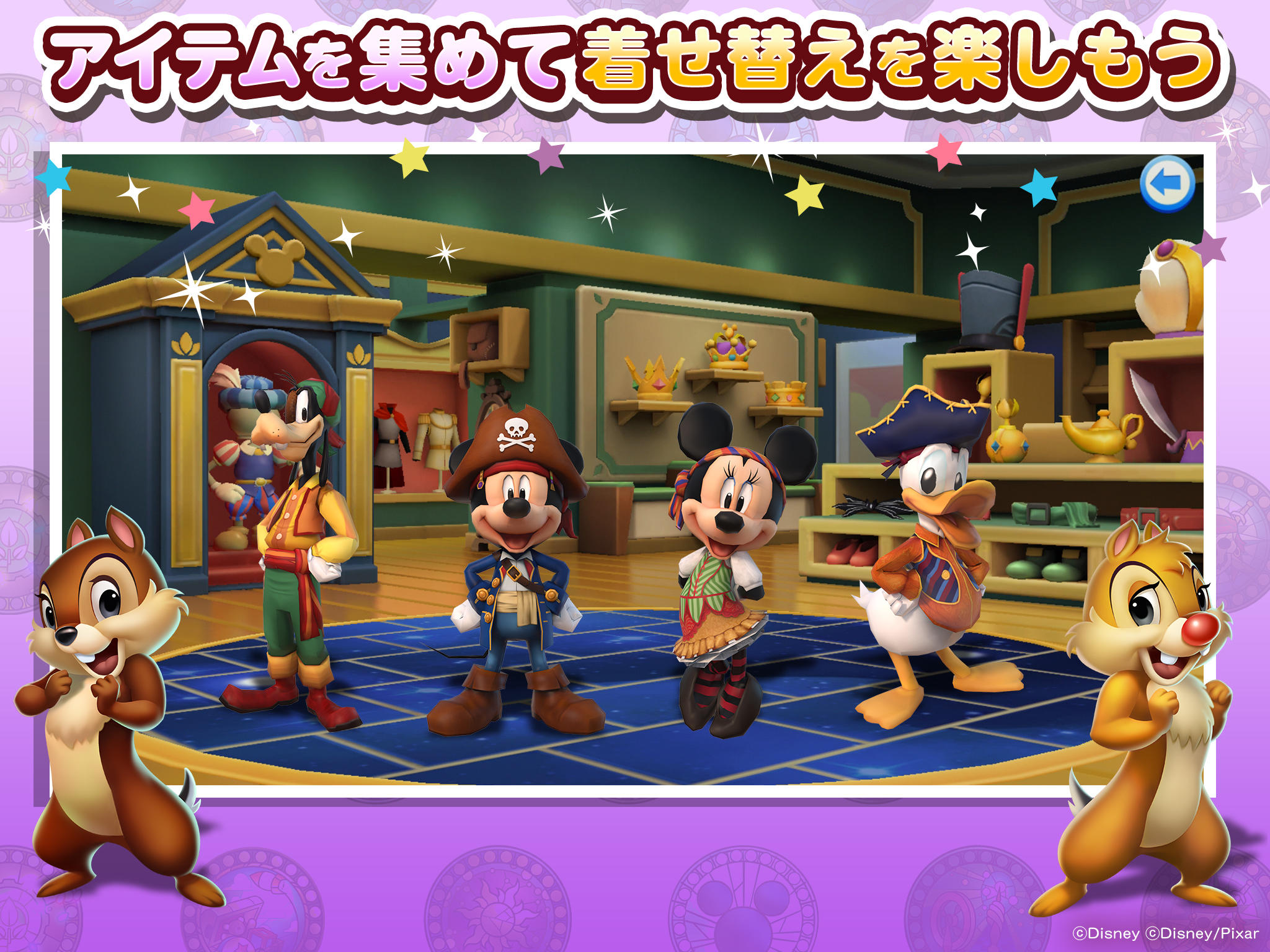Image resolution: width=1270 pixels, height=952 pixels.
Task: Toggle the sword item in the cabinet
Action: coord(1153,403)
